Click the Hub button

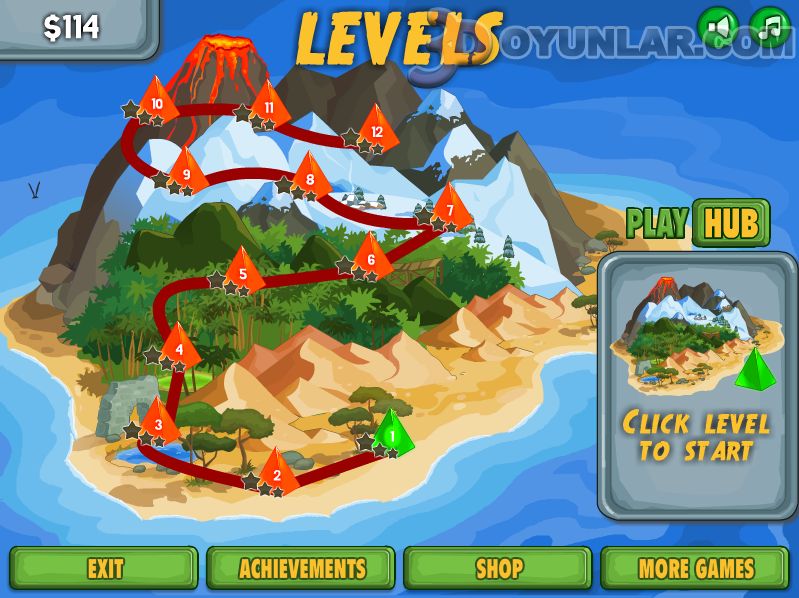[730, 223]
